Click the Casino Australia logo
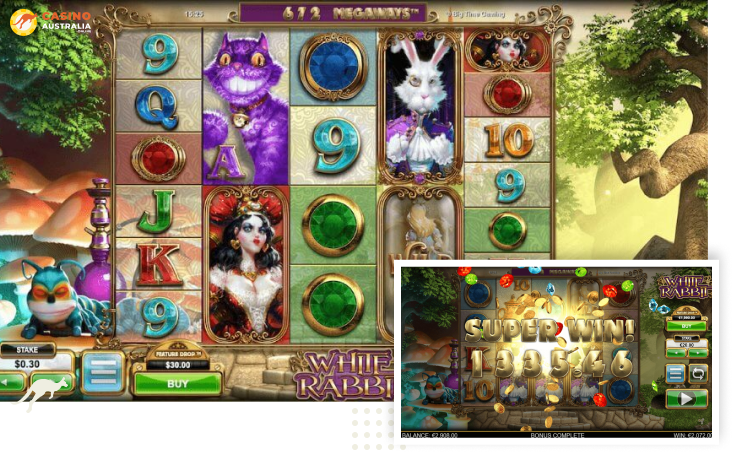The width and height of the screenshot is (733, 453). click(50, 20)
